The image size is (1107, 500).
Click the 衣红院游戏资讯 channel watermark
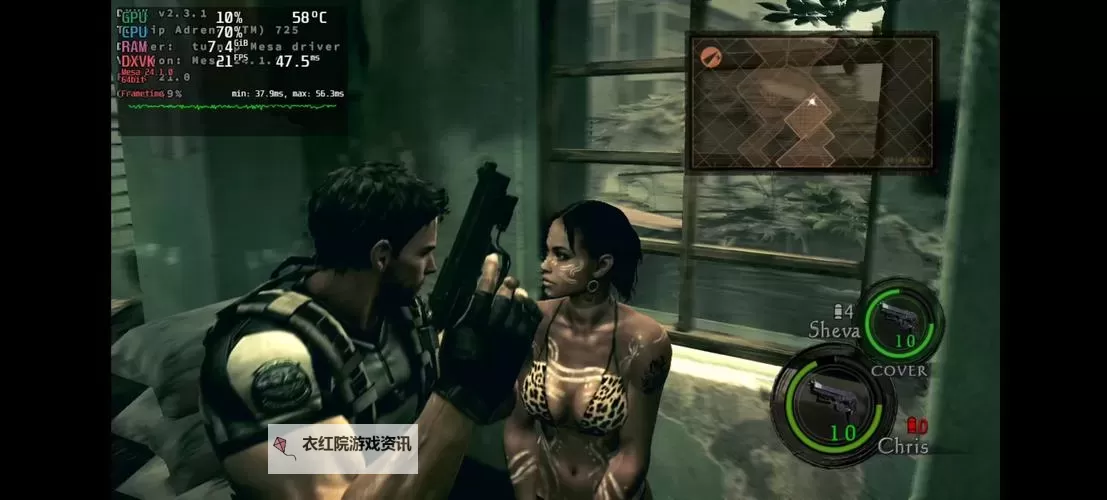point(343,447)
